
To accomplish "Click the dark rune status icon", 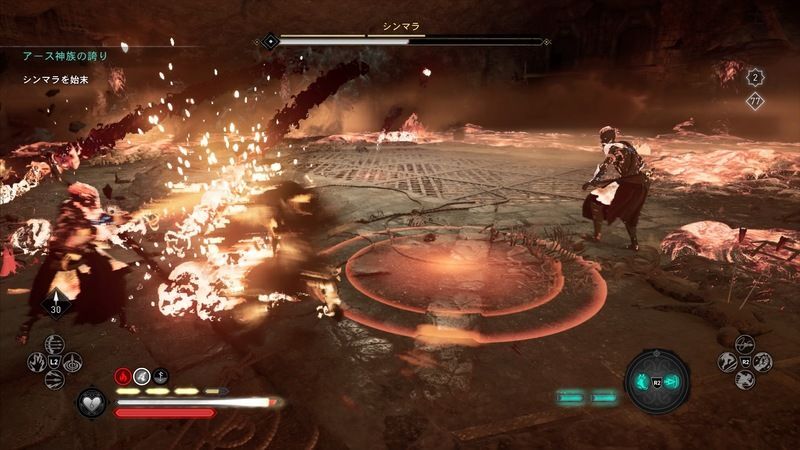I will (x=161, y=376).
